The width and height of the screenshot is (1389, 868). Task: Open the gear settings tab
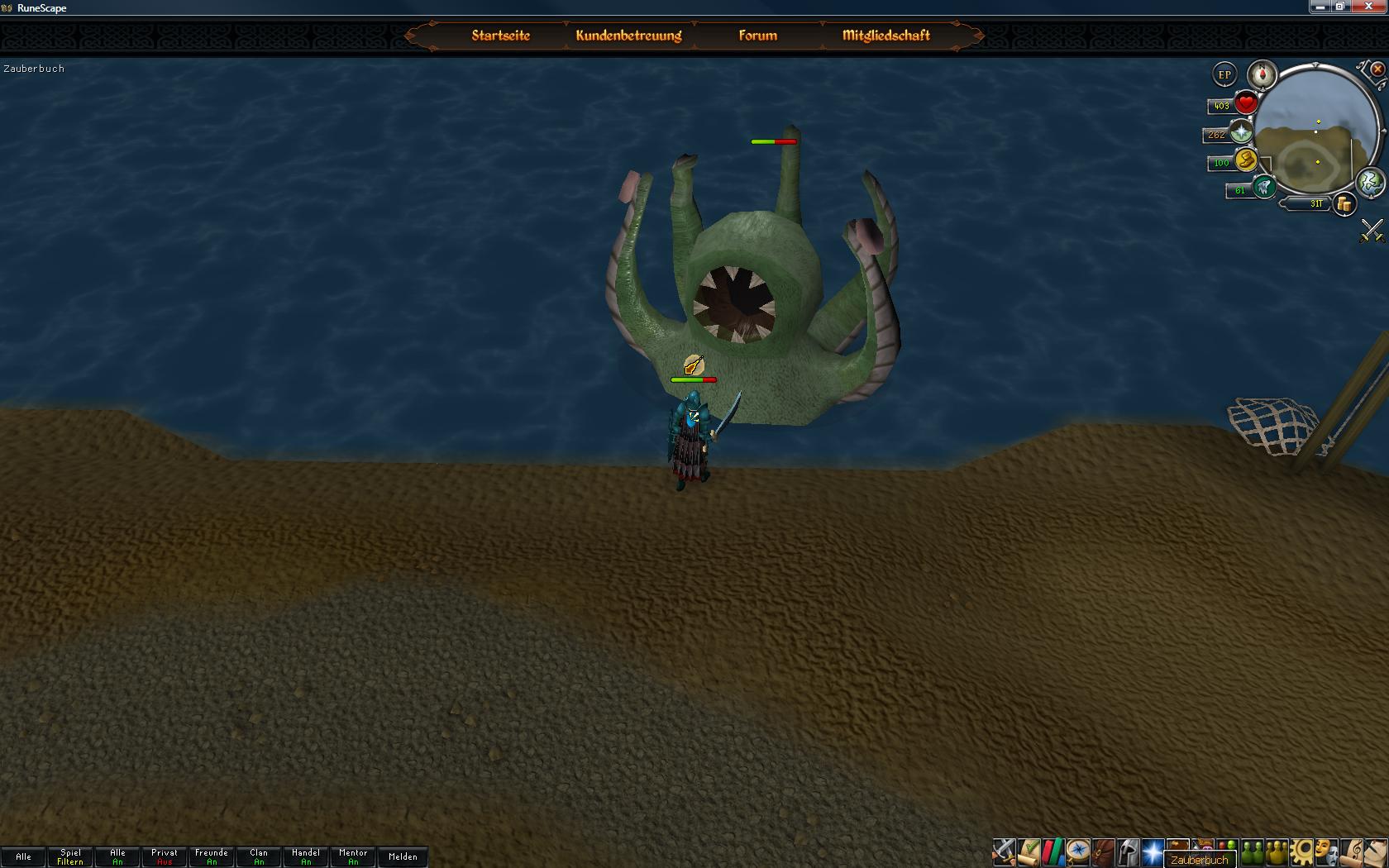pos(1302,851)
